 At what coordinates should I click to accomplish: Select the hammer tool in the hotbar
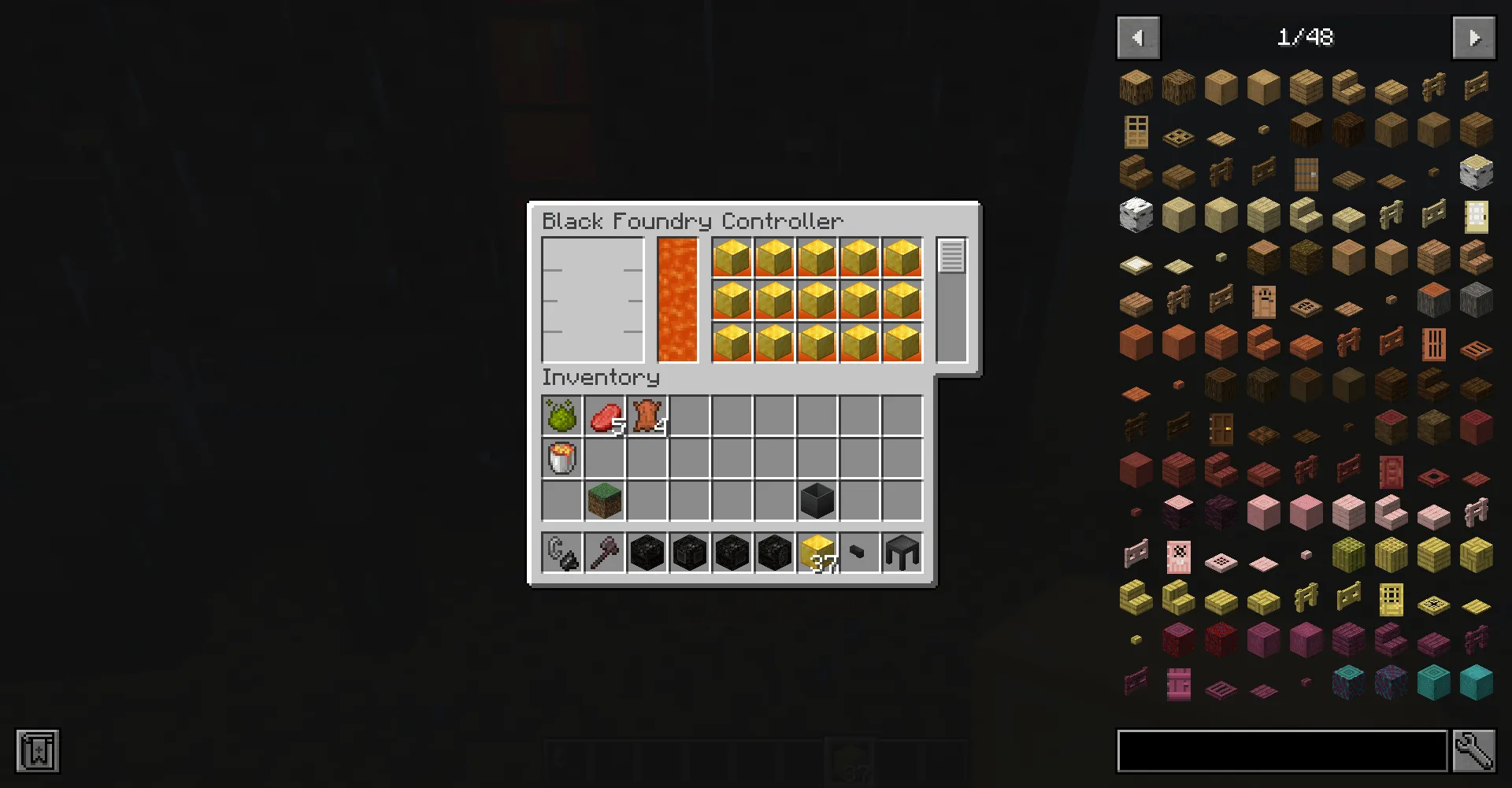click(605, 553)
